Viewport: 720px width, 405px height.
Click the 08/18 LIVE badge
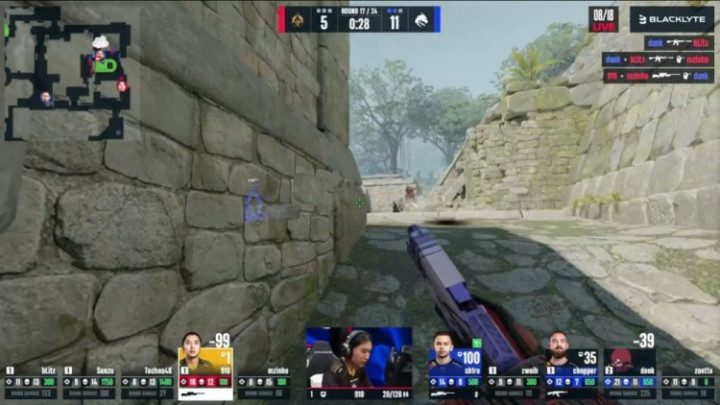(603, 19)
